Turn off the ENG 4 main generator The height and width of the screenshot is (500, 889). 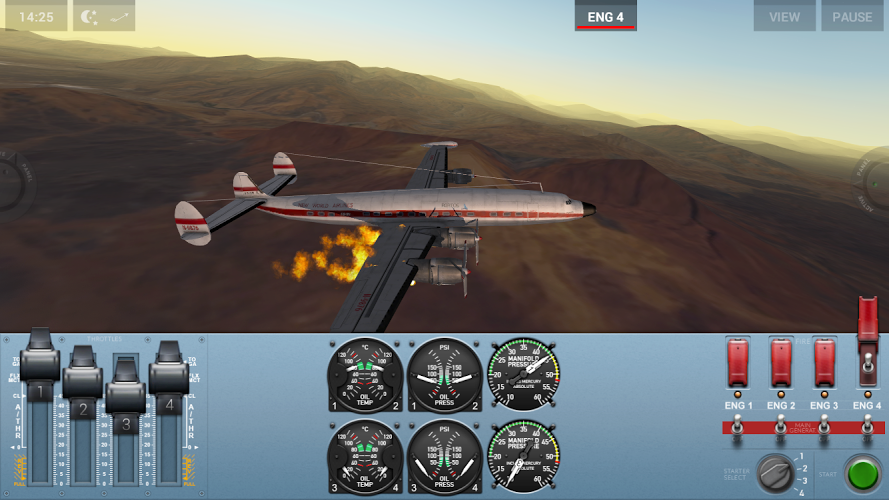pos(867,428)
